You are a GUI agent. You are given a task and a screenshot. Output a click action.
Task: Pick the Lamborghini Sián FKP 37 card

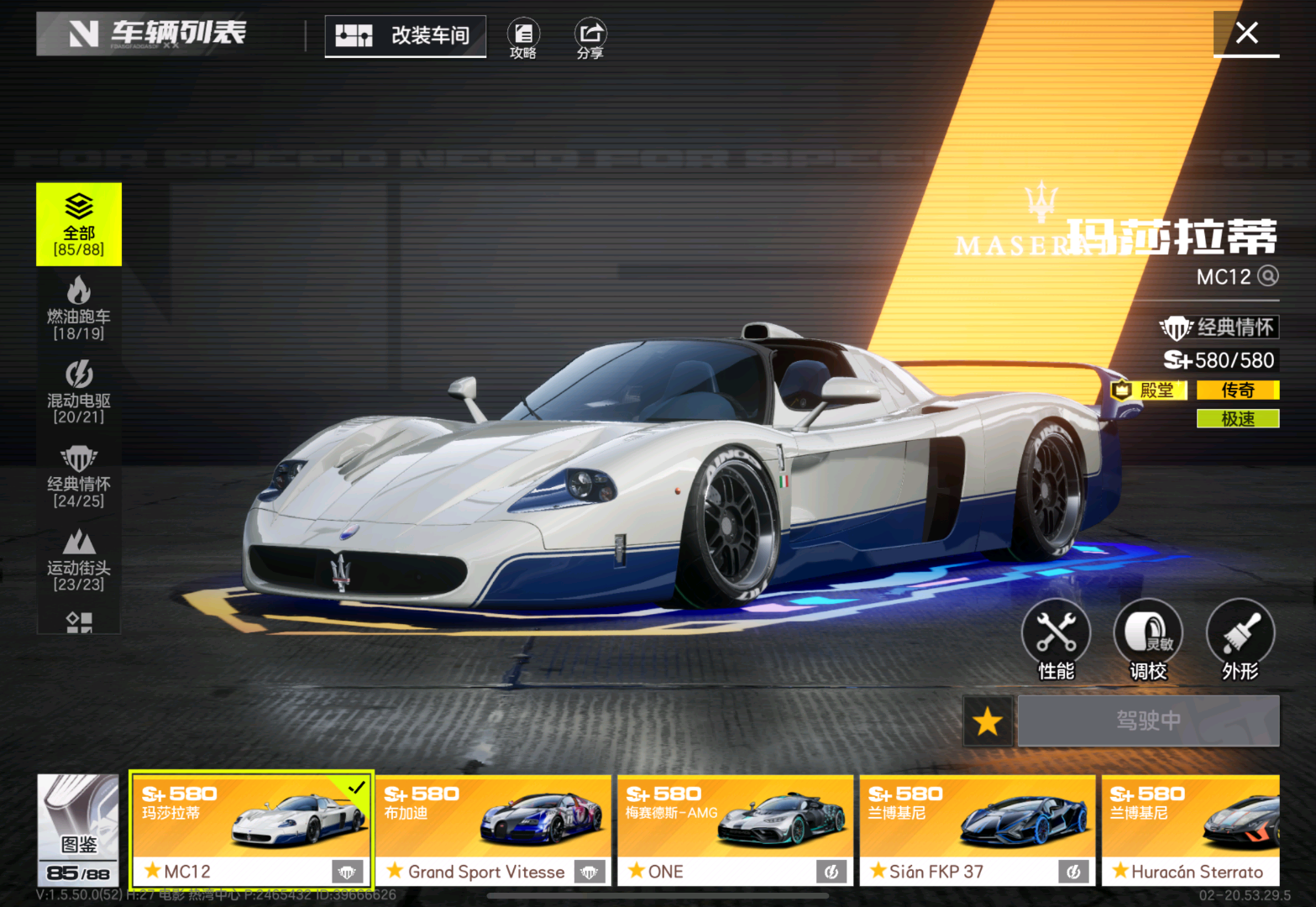977,829
